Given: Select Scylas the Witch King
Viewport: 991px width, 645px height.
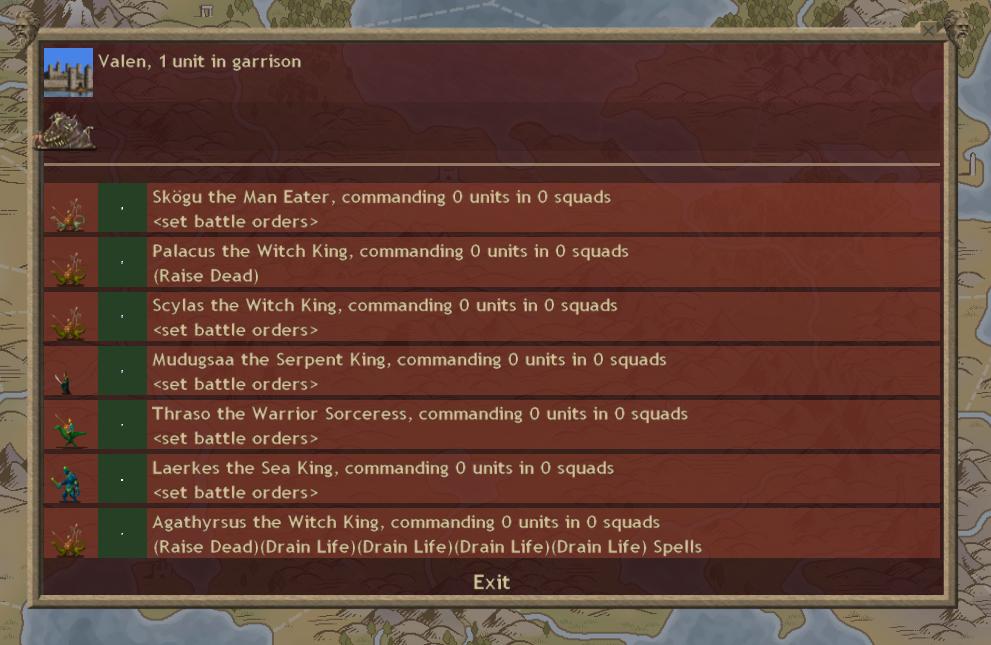Looking at the screenshot, I should (x=384, y=305).
